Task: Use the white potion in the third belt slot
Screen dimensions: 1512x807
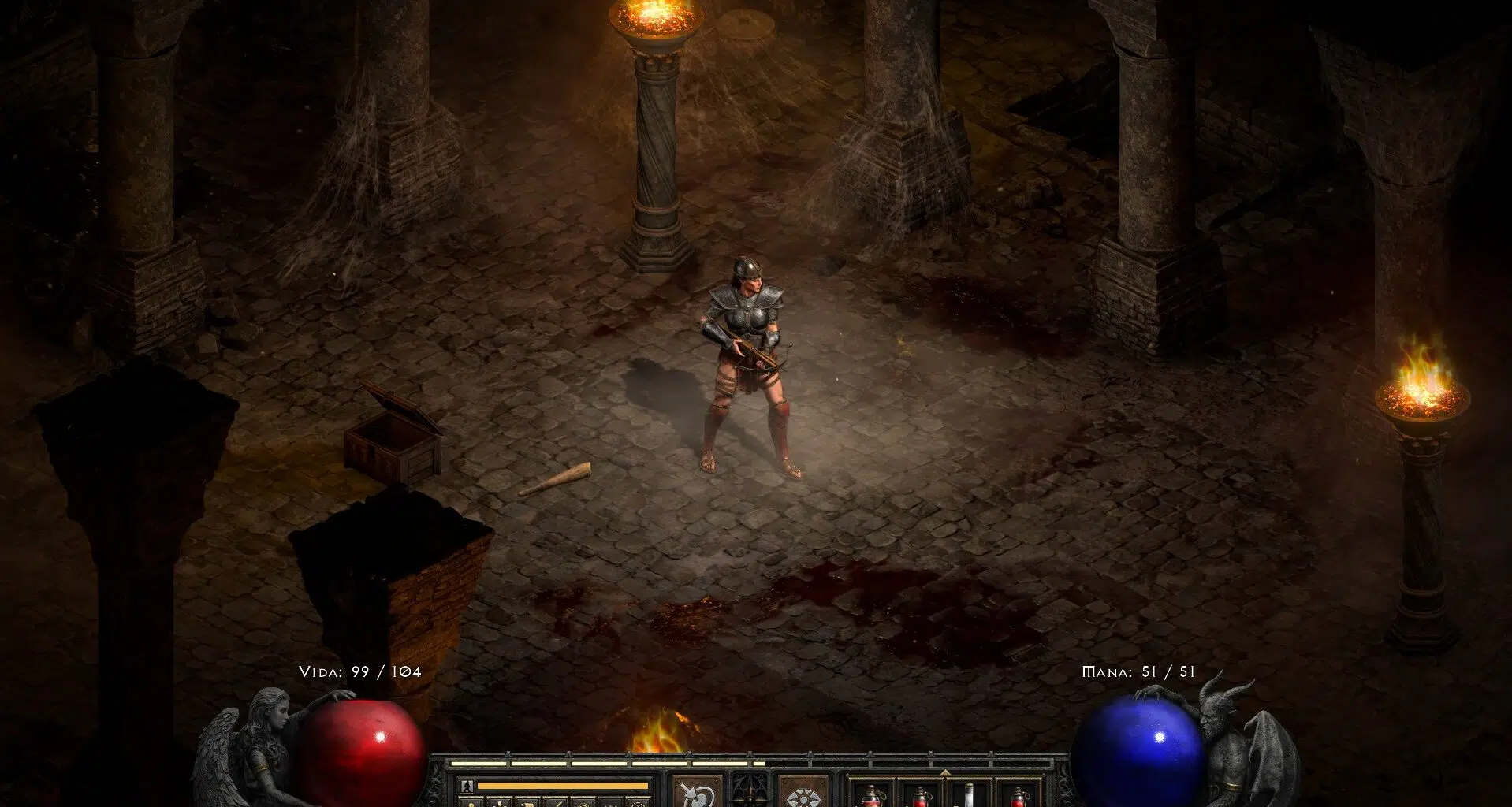Action: pos(970,794)
